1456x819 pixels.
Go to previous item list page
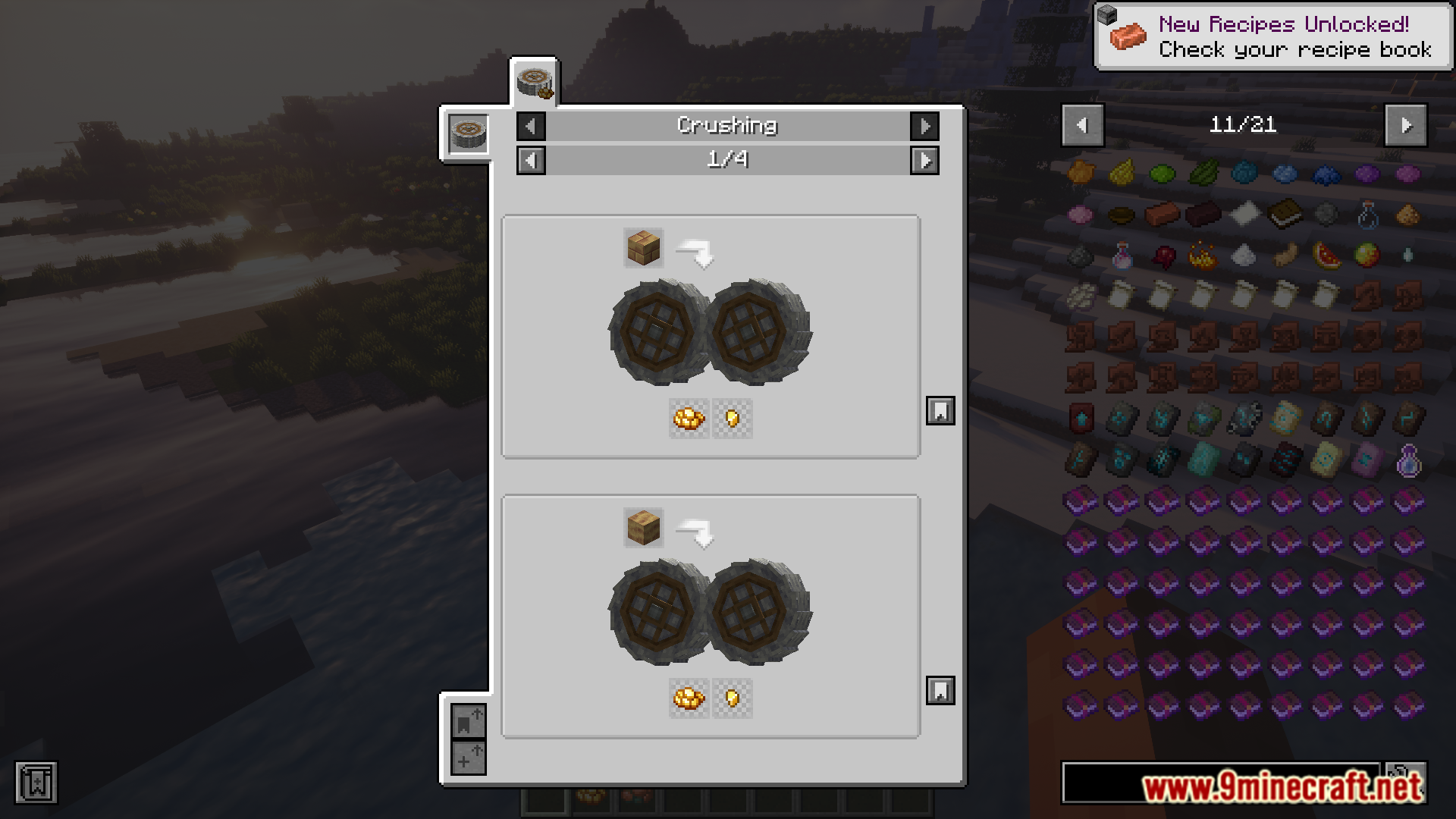click(1082, 125)
